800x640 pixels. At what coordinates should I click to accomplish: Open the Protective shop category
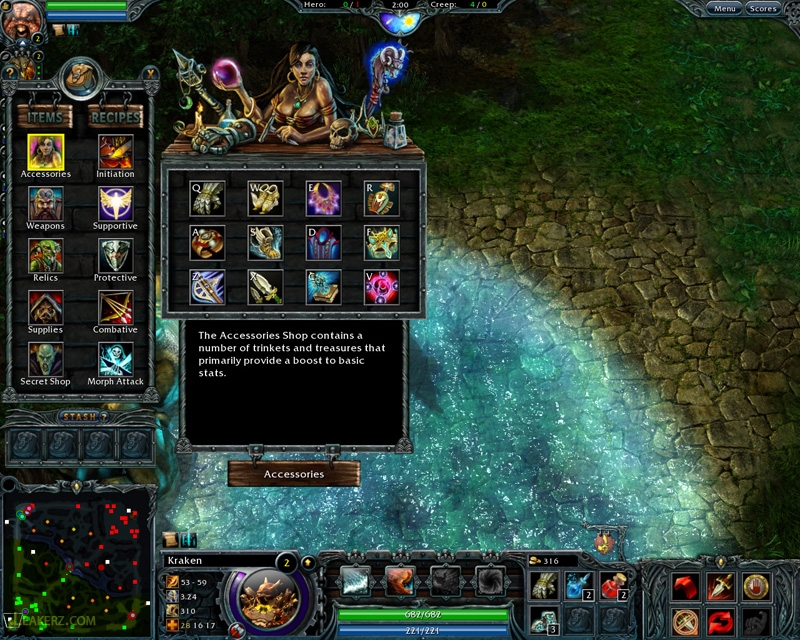pyautogui.click(x=115, y=256)
